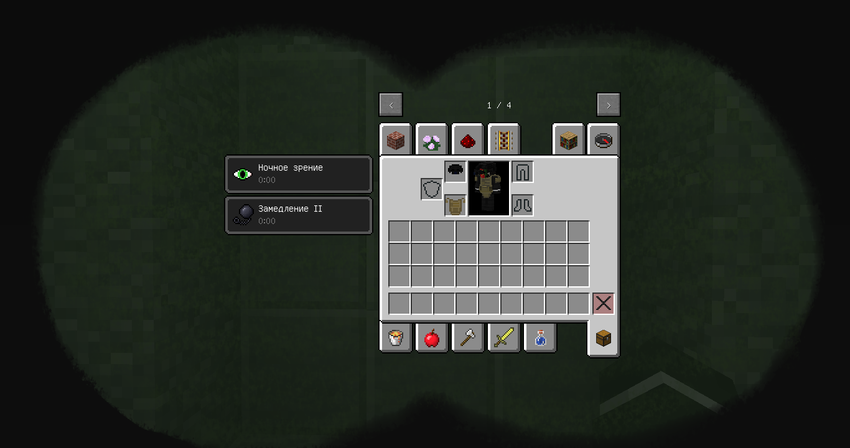Go to the previous creative tab page
The image size is (850, 448).
click(x=391, y=105)
